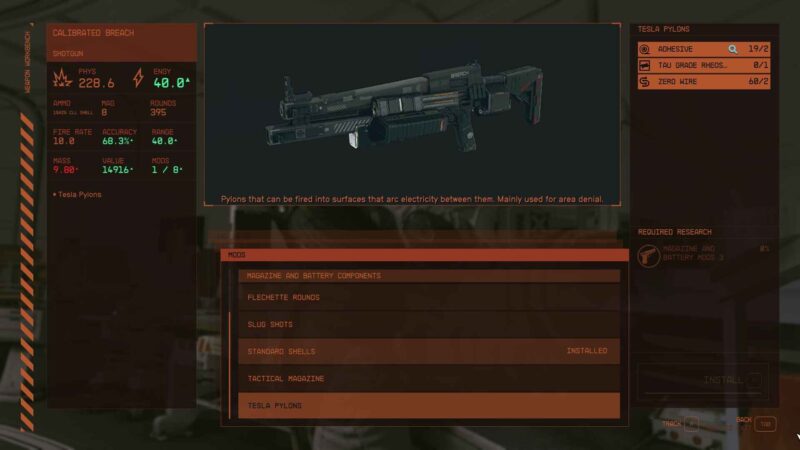Select the installed Standard Shells mod
This screenshot has width=800, height=450.
tap(428, 351)
